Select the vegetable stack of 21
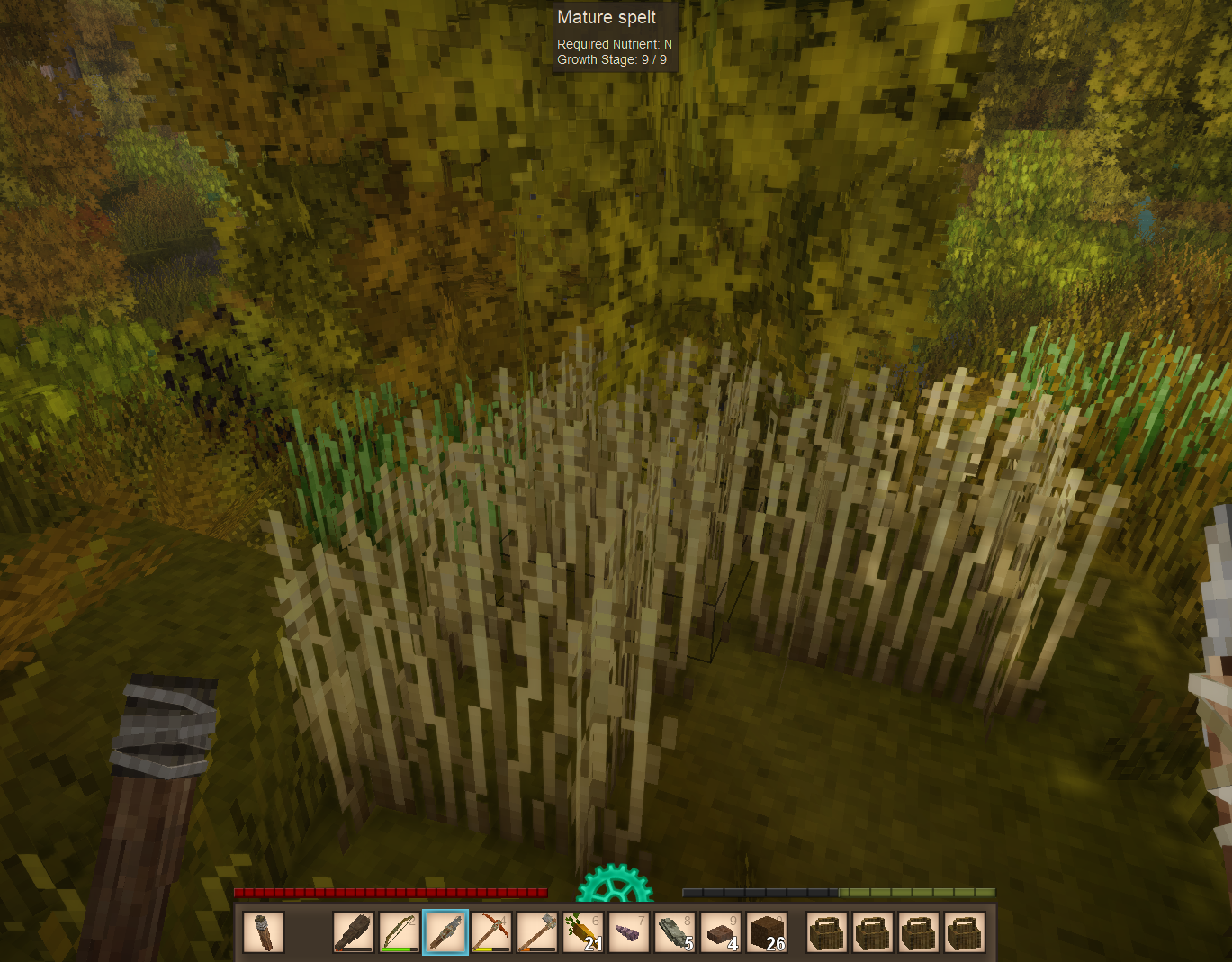The height and width of the screenshot is (962, 1232). click(583, 931)
